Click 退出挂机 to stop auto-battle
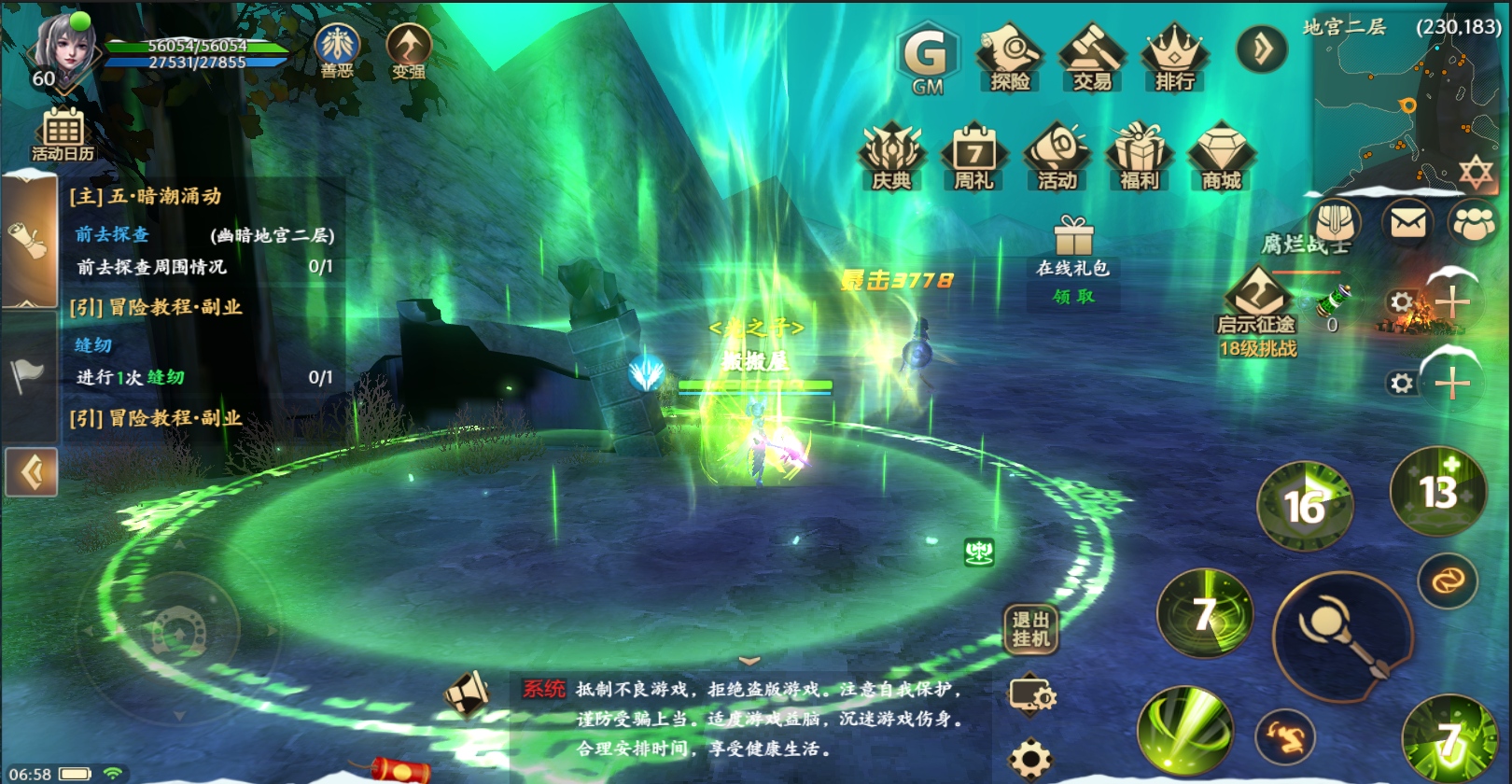Viewport: 1512px width, 784px height. [x=1030, y=629]
